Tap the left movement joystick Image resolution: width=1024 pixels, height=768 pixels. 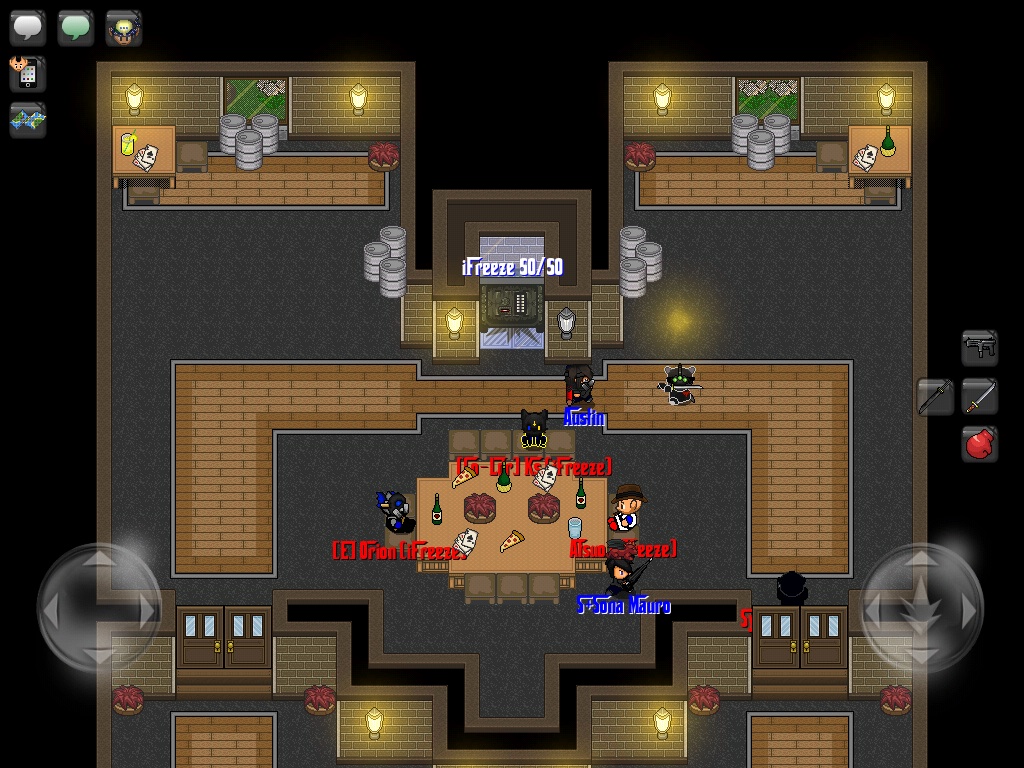[99, 607]
